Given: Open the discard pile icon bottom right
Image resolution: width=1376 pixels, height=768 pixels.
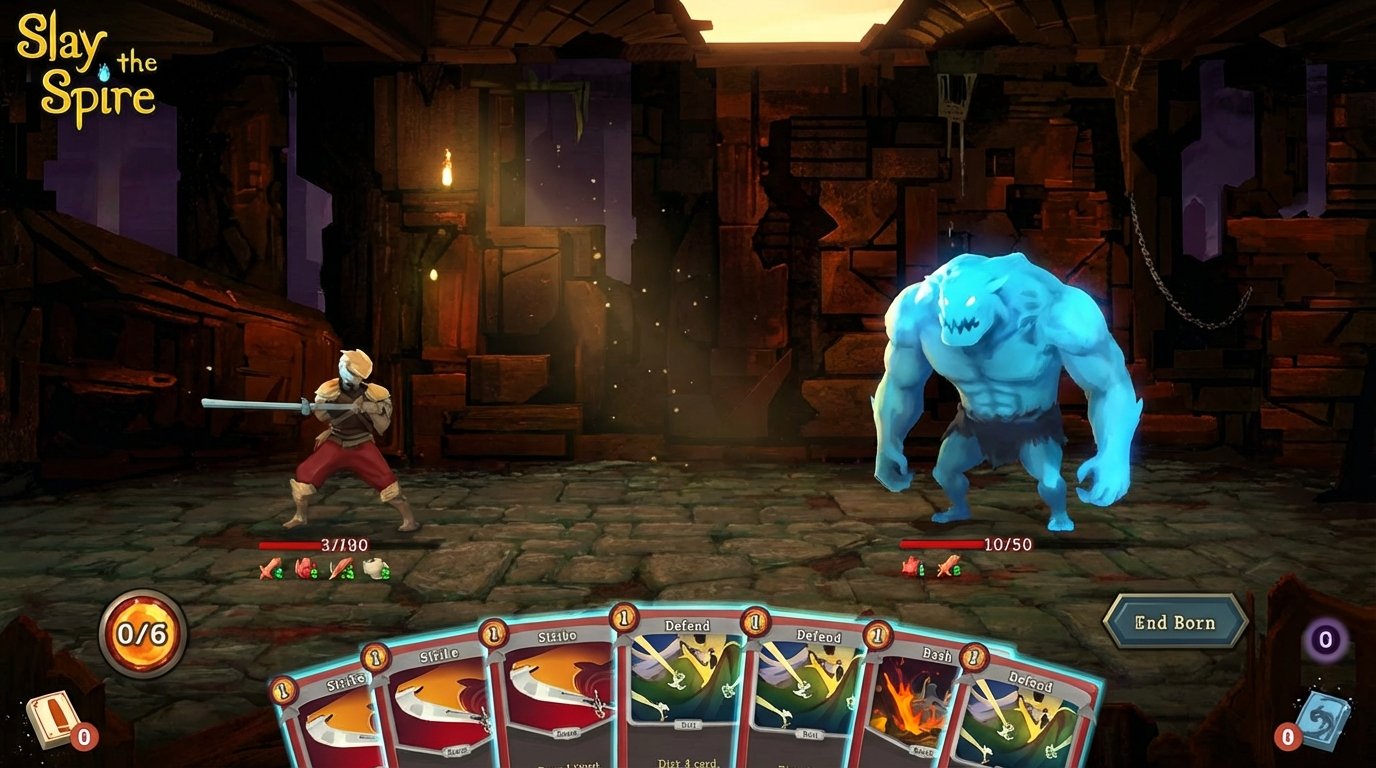Looking at the screenshot, I should click(x=1322, y=718).
